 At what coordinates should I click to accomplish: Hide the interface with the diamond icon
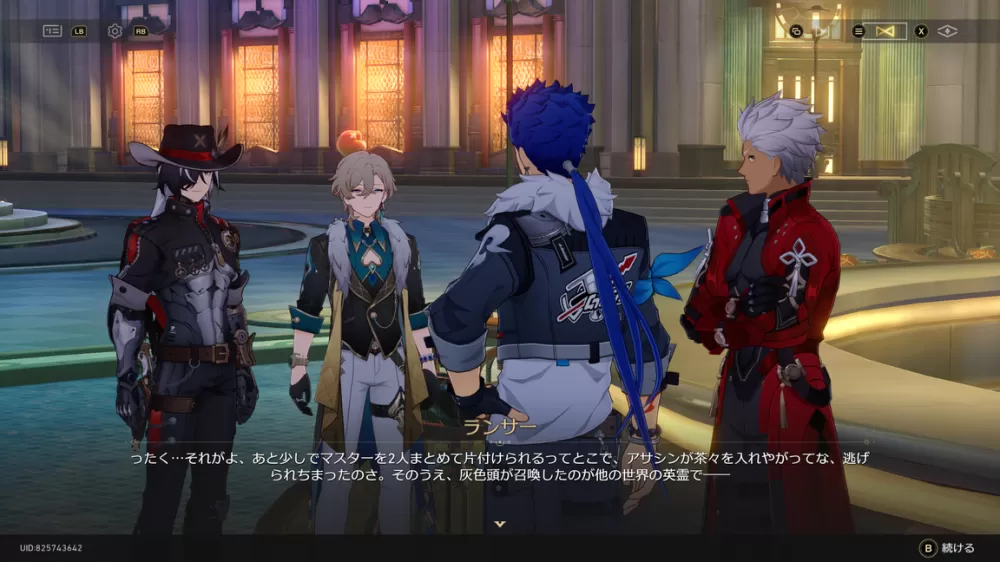[947, 31]
